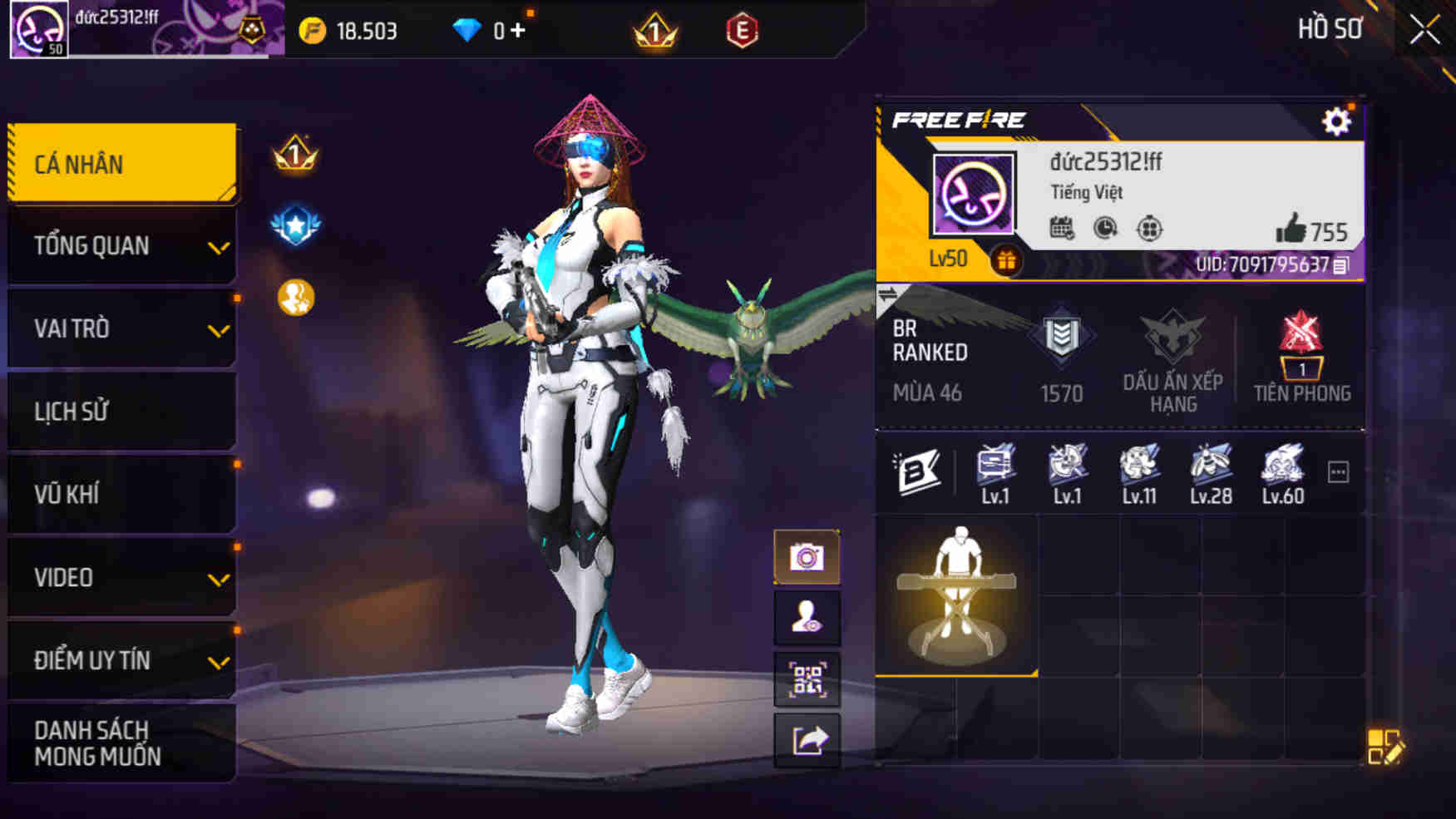Open the spectator view icon below the camera

click(805, 619)
